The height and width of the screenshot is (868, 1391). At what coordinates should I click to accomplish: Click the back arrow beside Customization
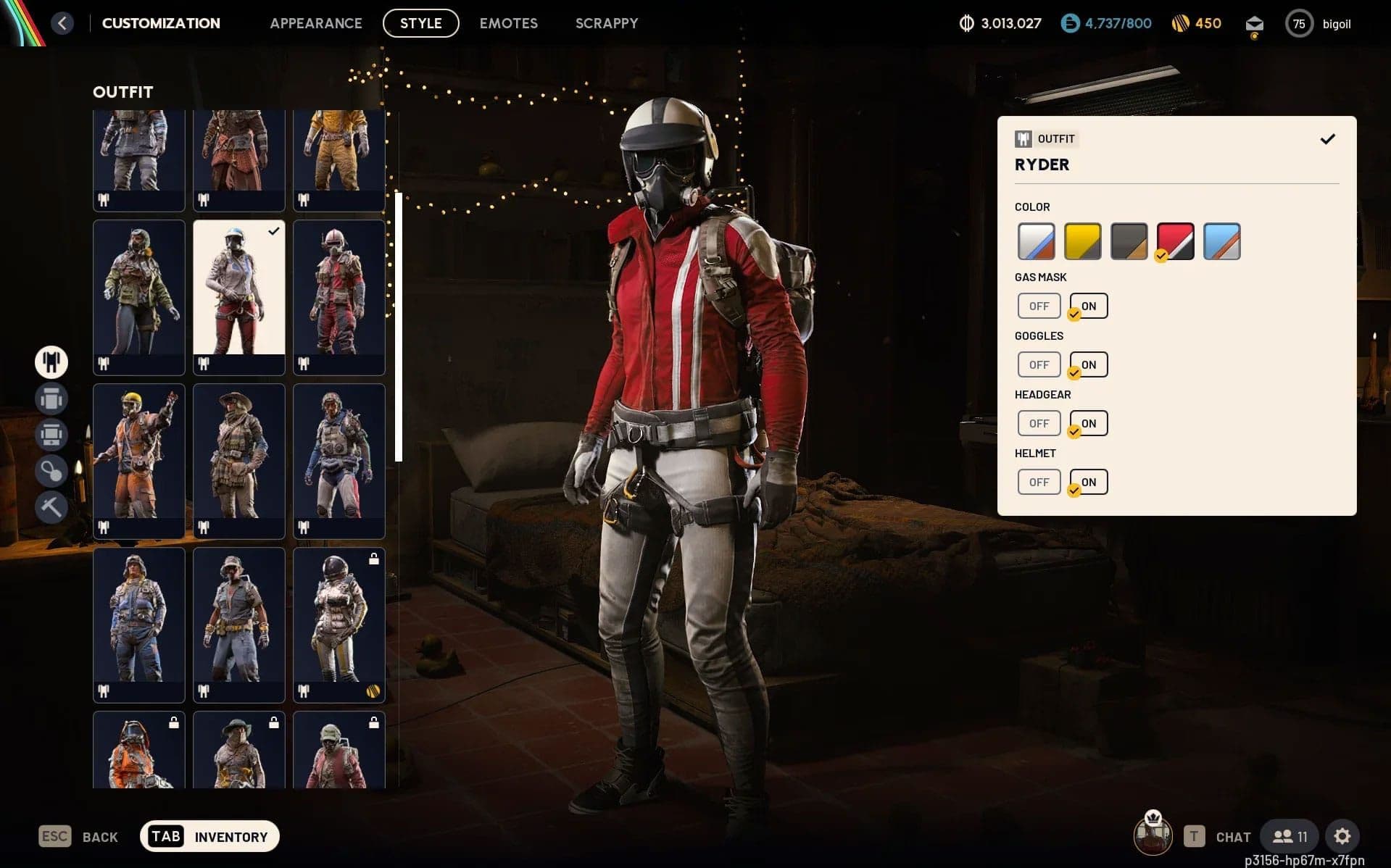[x=62, y=22]
